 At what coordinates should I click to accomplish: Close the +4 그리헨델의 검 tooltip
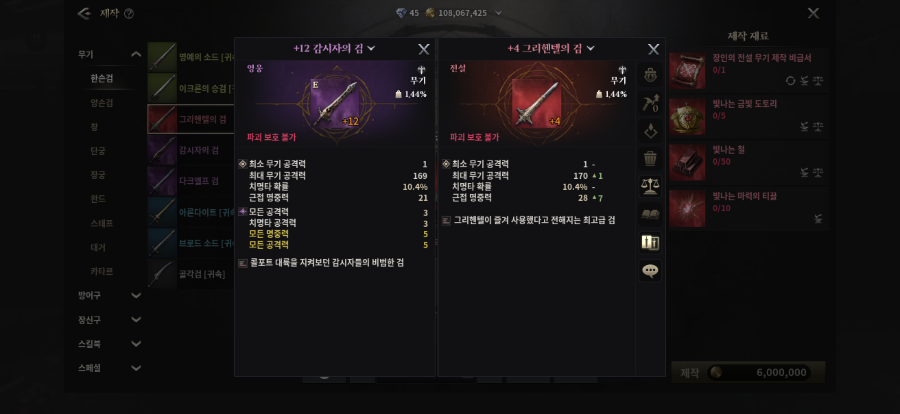[x=653, y=48]
